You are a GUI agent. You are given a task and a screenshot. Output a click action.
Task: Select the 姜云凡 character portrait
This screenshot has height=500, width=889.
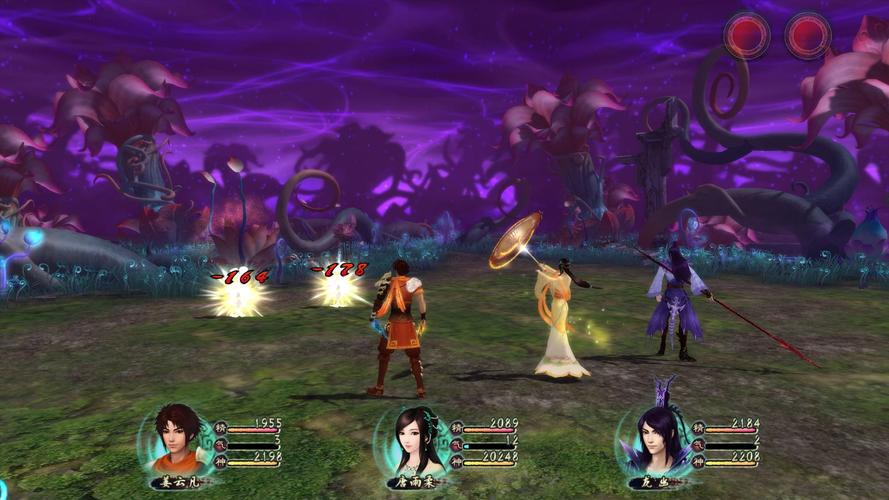tap(178, 440)
